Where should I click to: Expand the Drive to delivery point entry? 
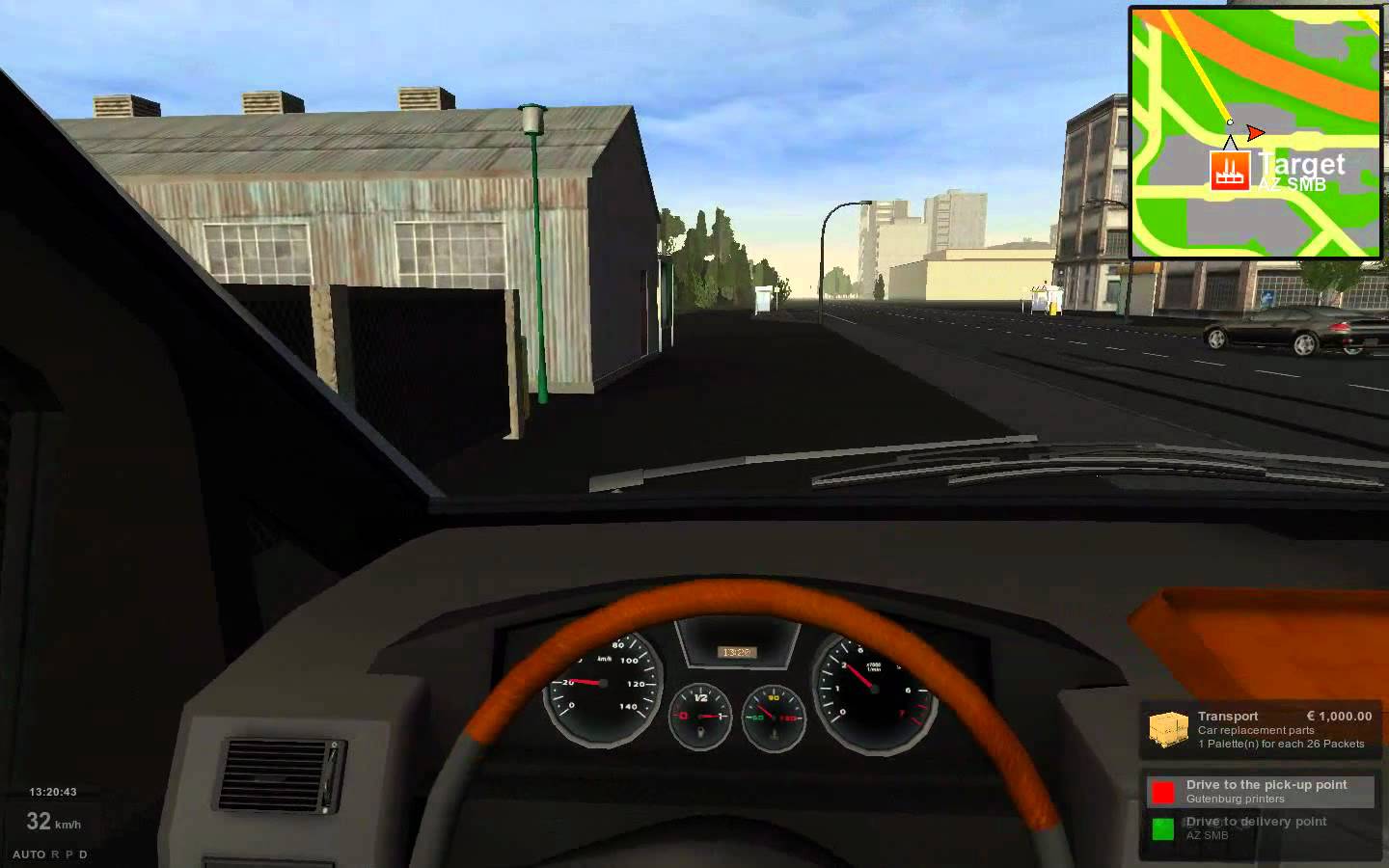(1254, 827)
